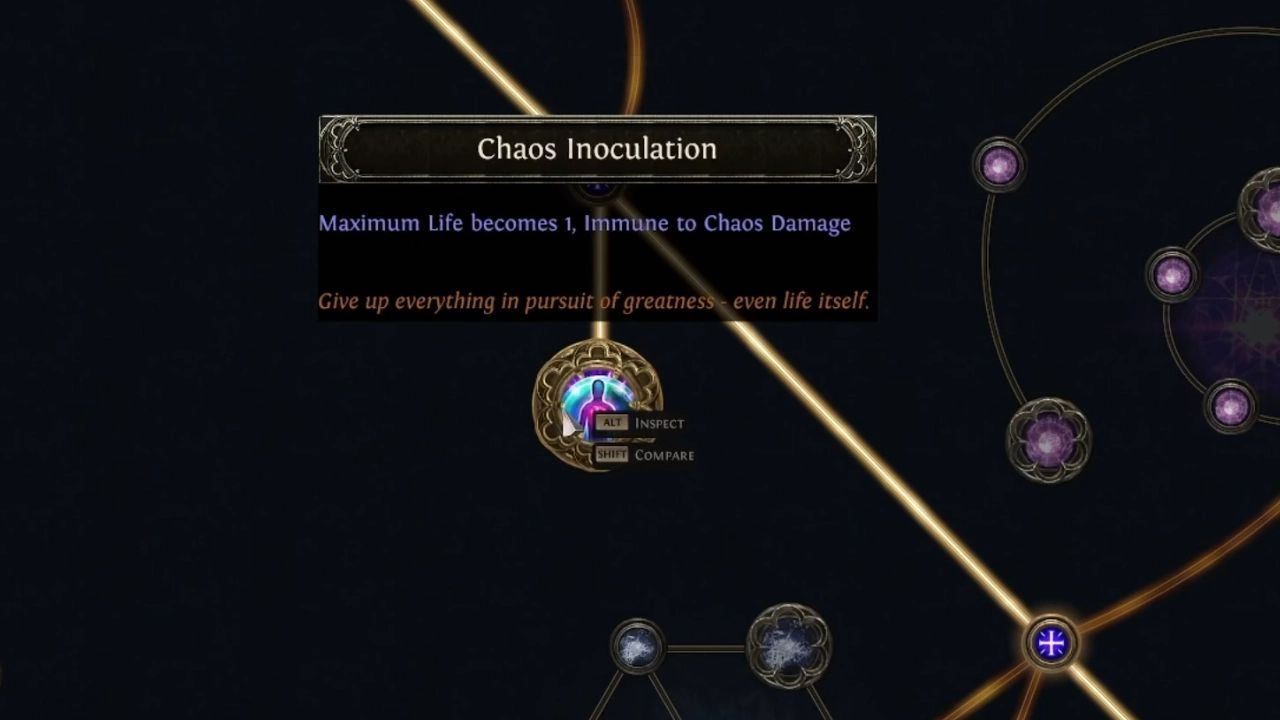The image size is (1280, 720).
Task: Allocate the Chaos Inoculation keystone node
Action: coord(597,403)
